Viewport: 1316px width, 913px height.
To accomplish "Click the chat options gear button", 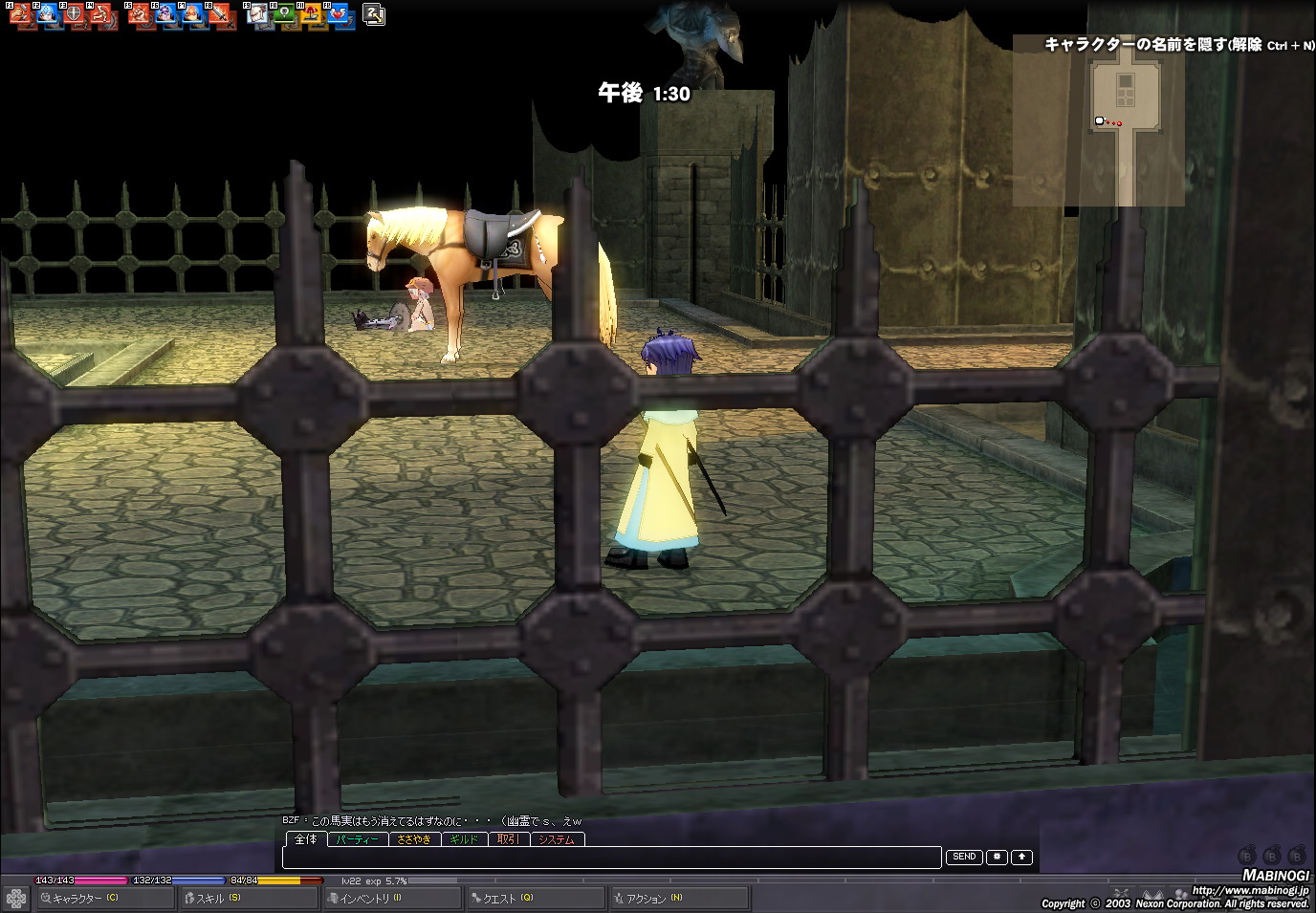I will [x=997, y=857].
